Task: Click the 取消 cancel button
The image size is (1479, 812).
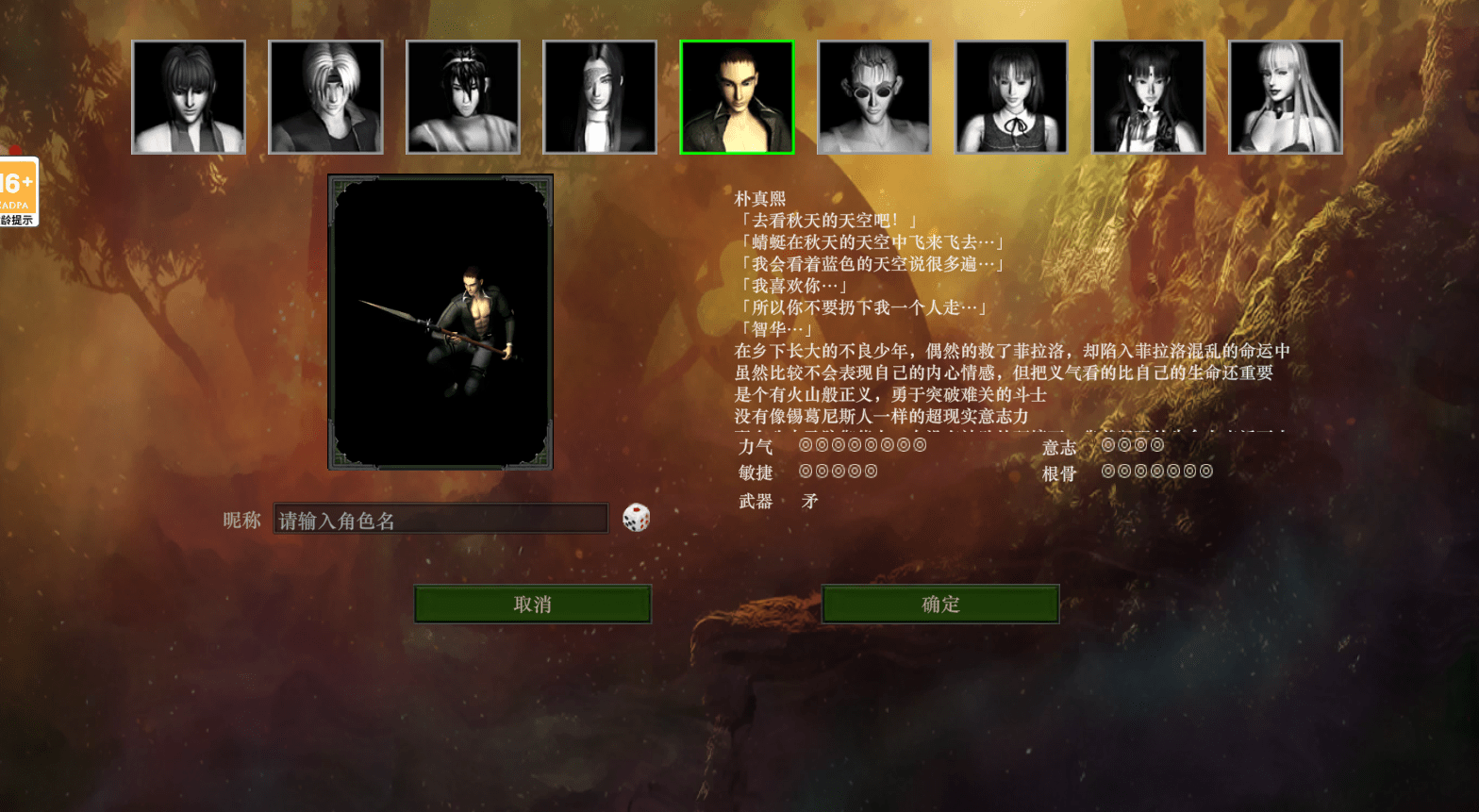Action: click(532, 605)
